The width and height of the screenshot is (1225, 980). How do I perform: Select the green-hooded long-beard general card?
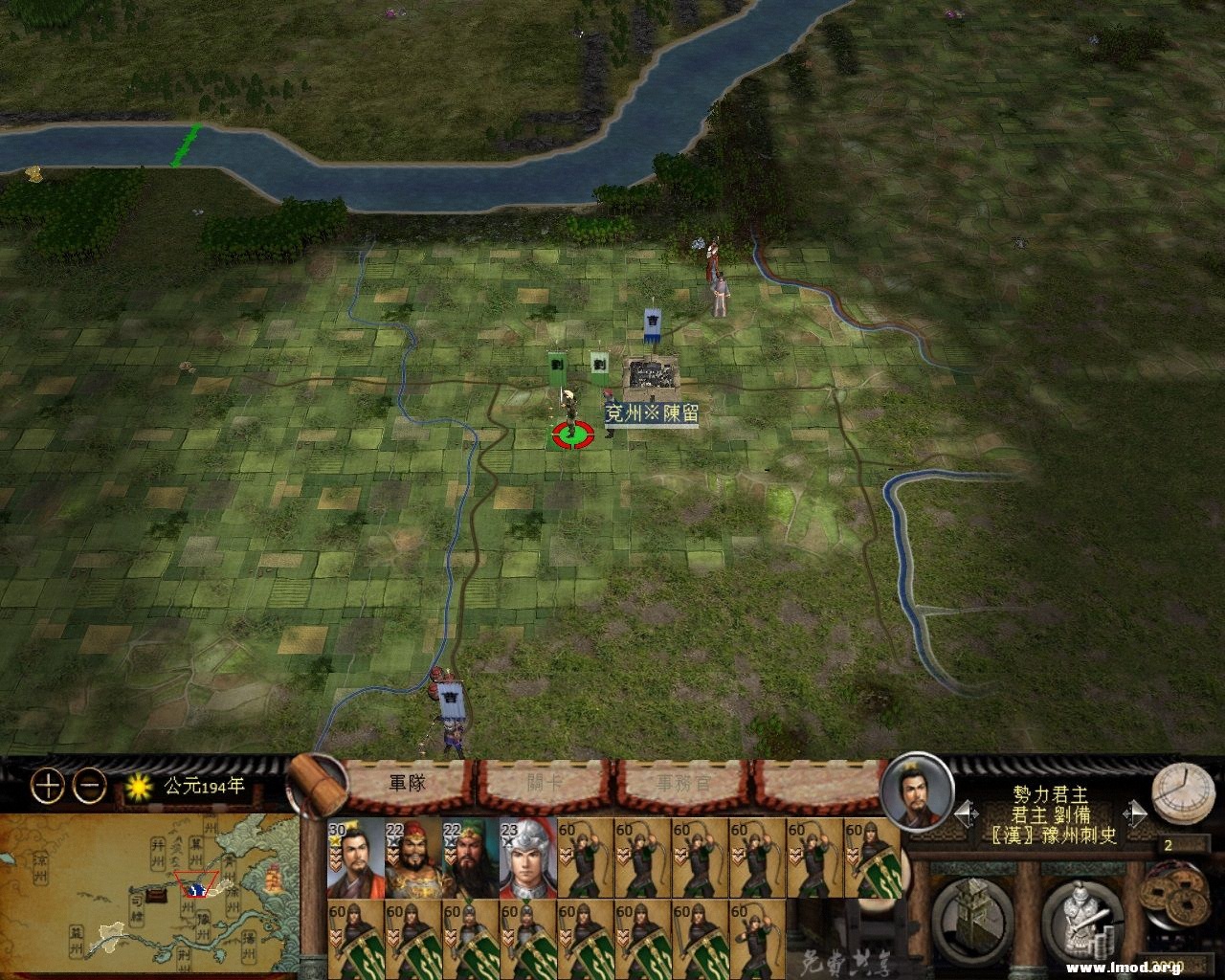pyautogui.click(x=470, y=857)
